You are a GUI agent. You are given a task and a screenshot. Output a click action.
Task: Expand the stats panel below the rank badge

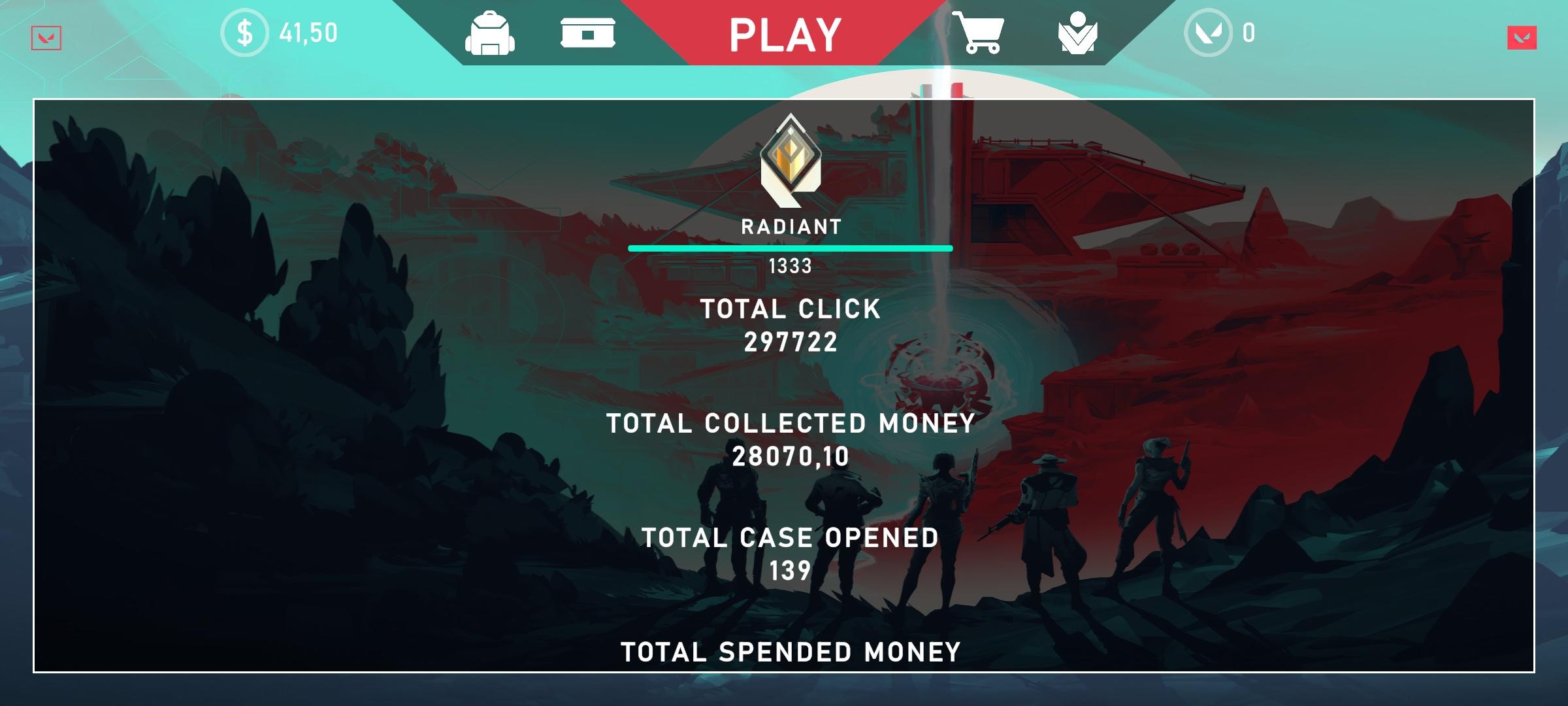[789, 311]
